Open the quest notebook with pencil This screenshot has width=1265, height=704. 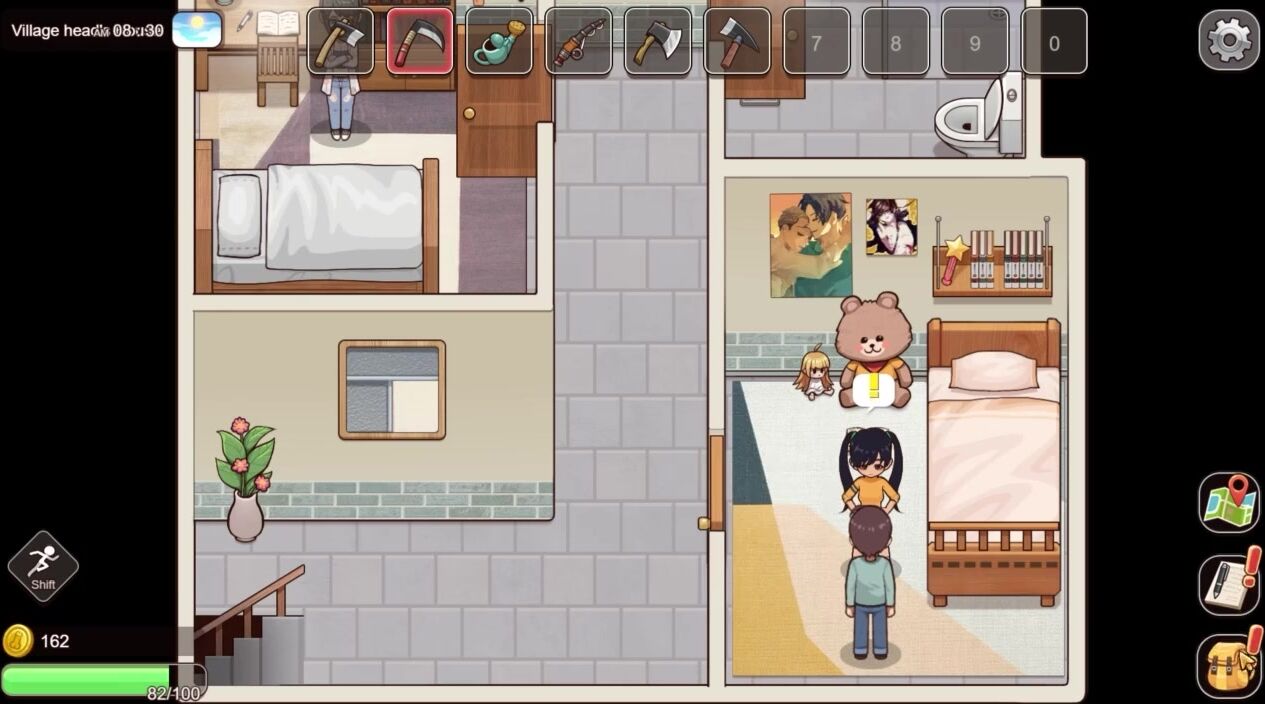click(1229, 583)
